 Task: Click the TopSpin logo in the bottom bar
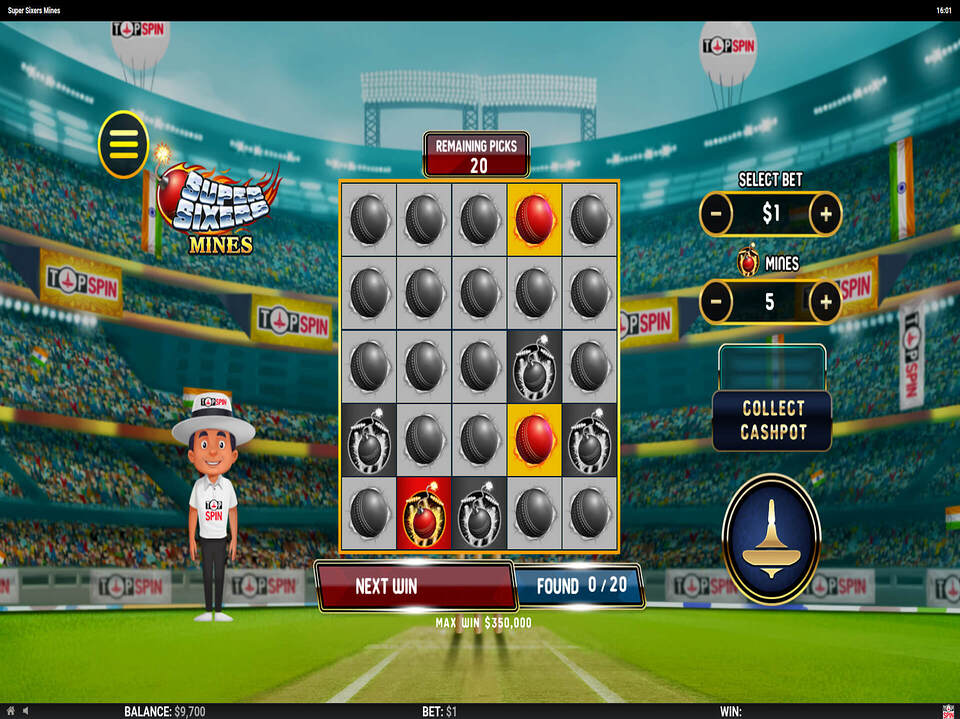tap(948, 711)
